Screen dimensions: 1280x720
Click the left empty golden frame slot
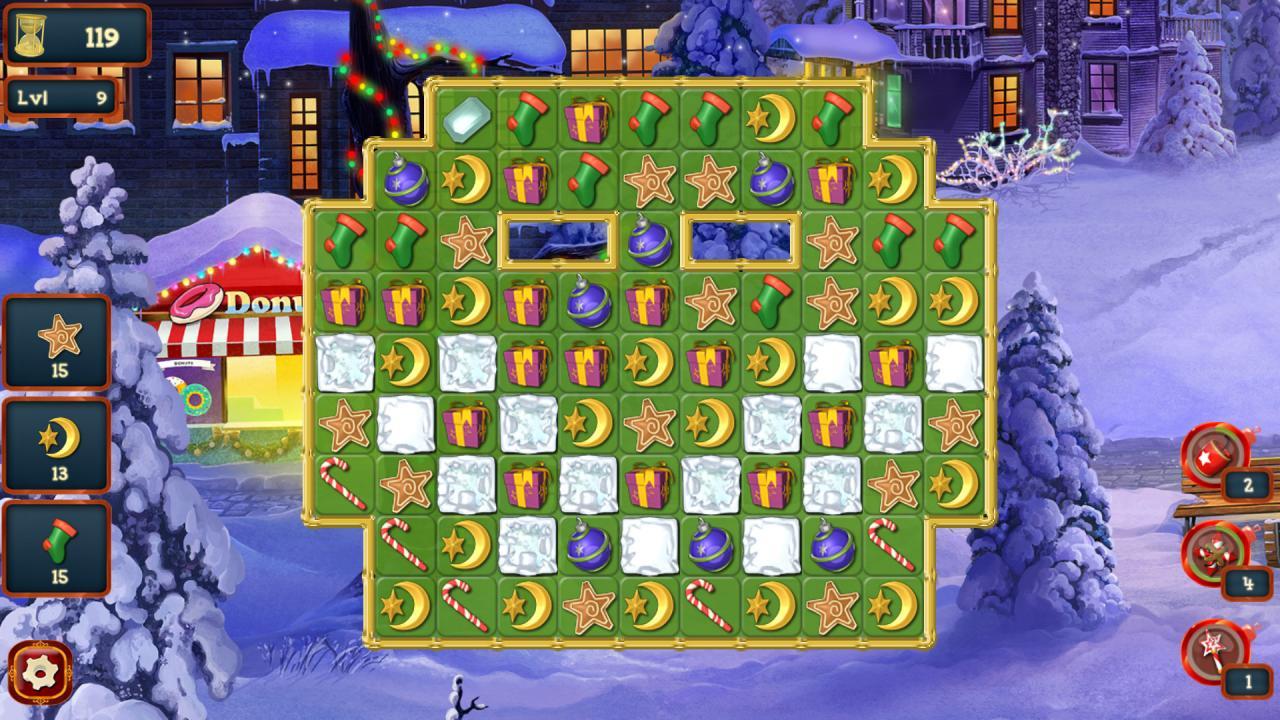point(555,240)
